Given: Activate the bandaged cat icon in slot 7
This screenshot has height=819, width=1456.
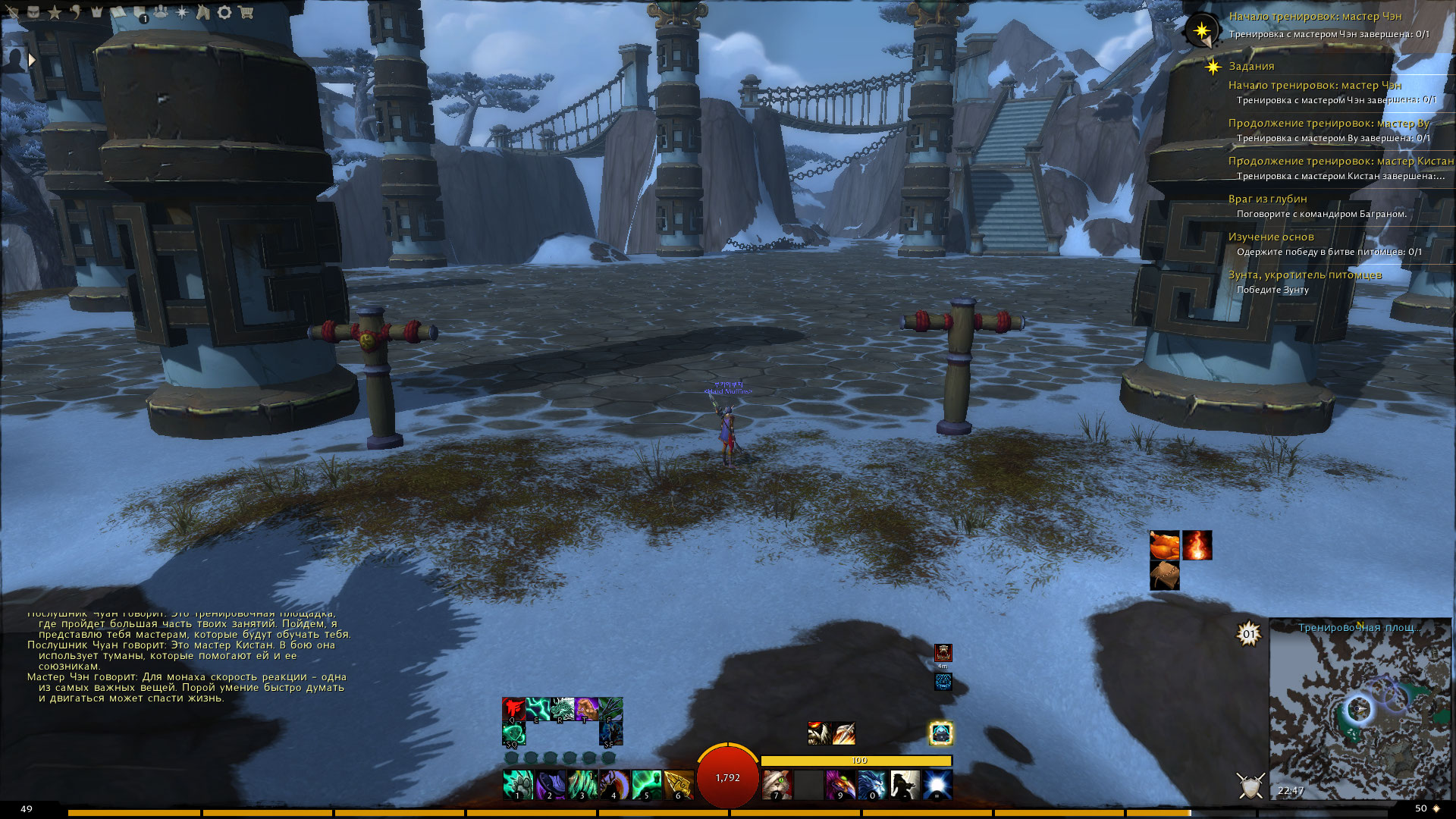Looking at the screenshot, I should pyautogui.click(x=777, y=784).
